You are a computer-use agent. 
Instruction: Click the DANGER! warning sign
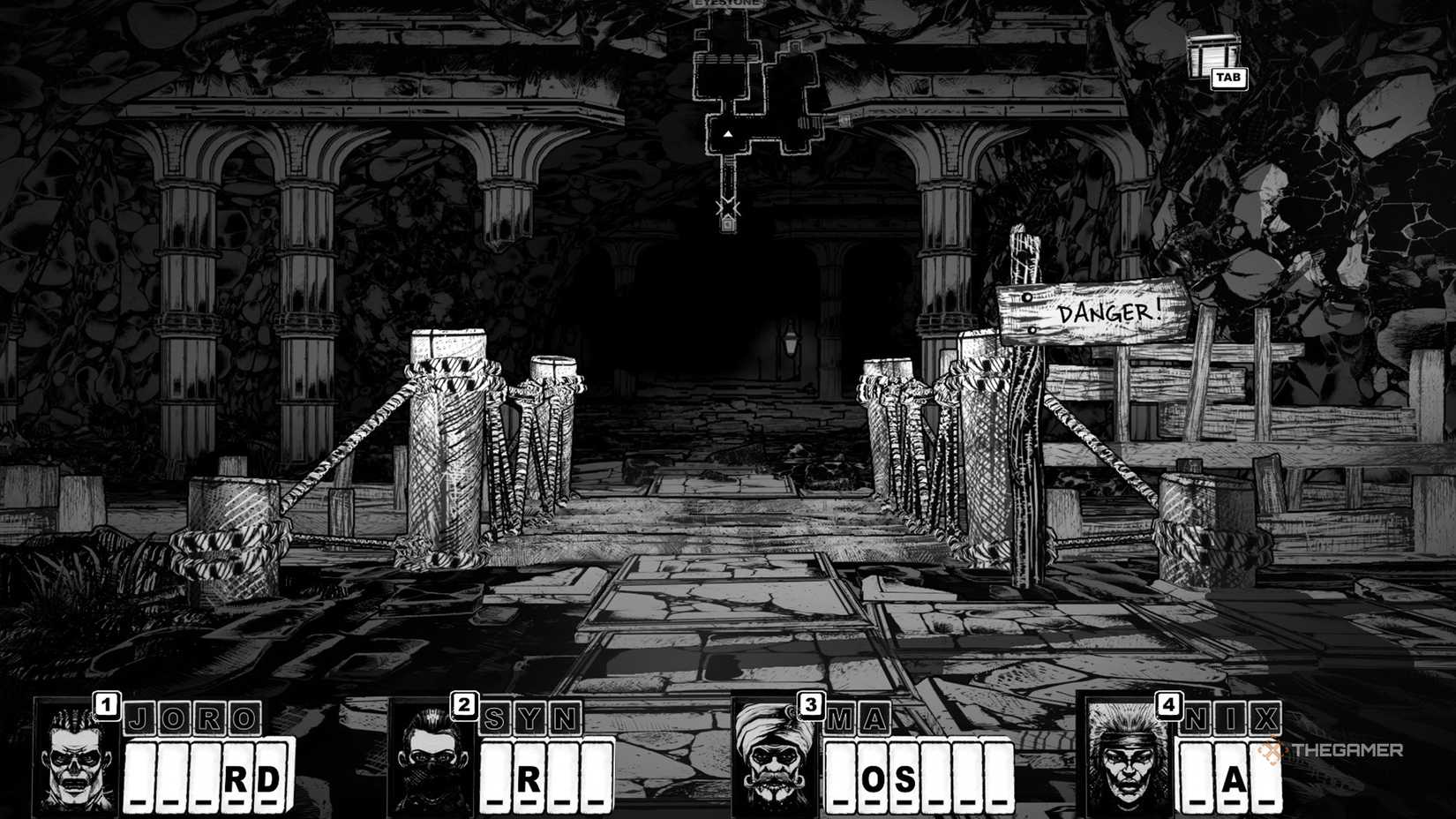coord(1109,312)
